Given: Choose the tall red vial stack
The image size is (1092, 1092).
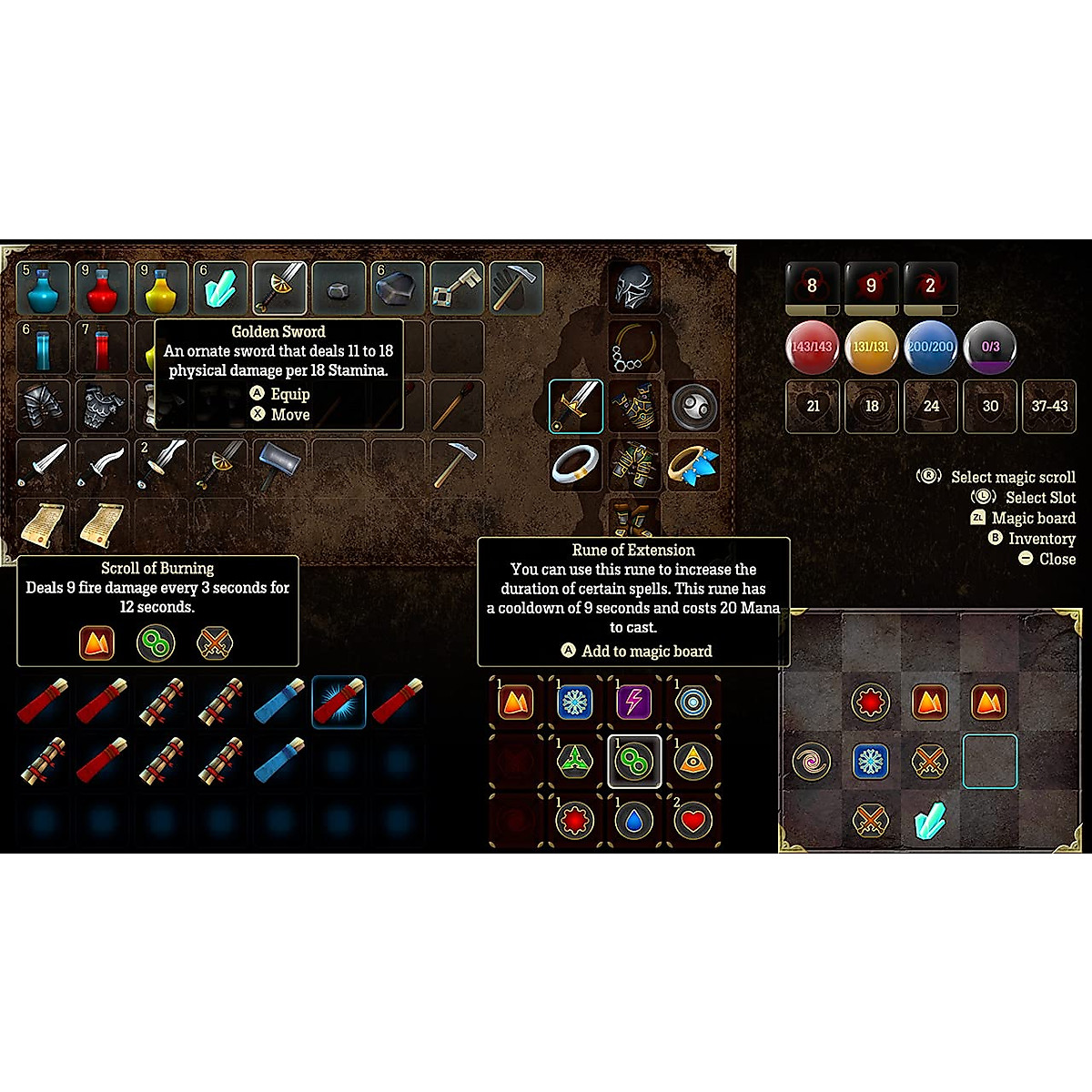Looking at the screenshot, I should click(102, 348).
